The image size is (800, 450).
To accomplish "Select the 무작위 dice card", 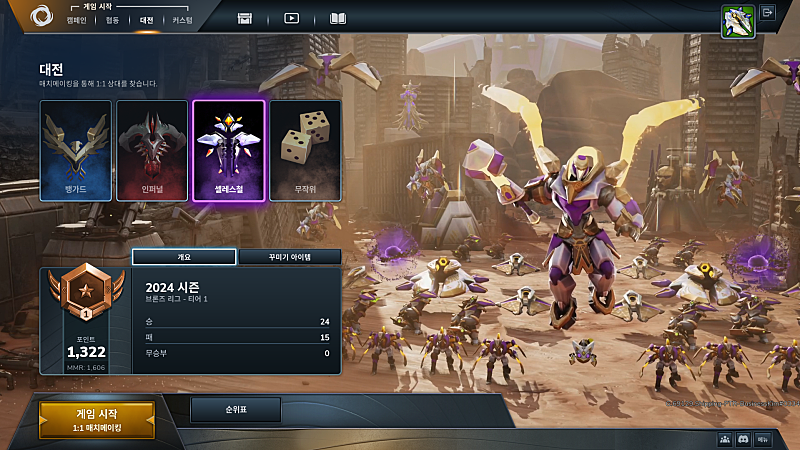I will [x=305, y=150].
